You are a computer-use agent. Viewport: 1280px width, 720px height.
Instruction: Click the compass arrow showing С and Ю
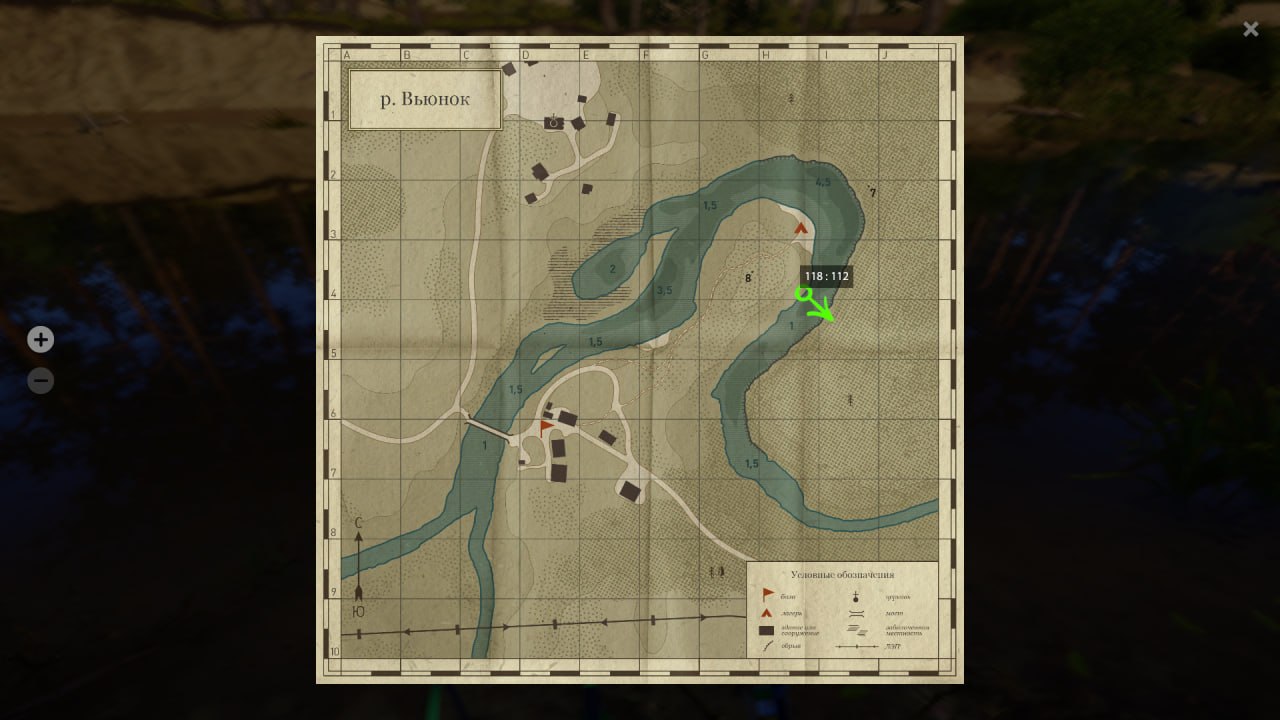(358, 565)
